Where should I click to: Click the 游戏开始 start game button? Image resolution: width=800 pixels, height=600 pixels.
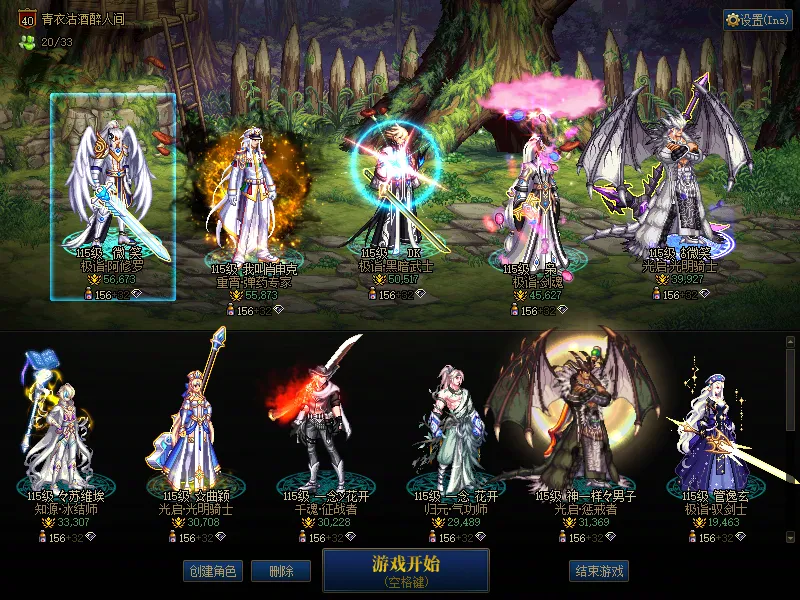pyautogui.click(x=405, y=569)
